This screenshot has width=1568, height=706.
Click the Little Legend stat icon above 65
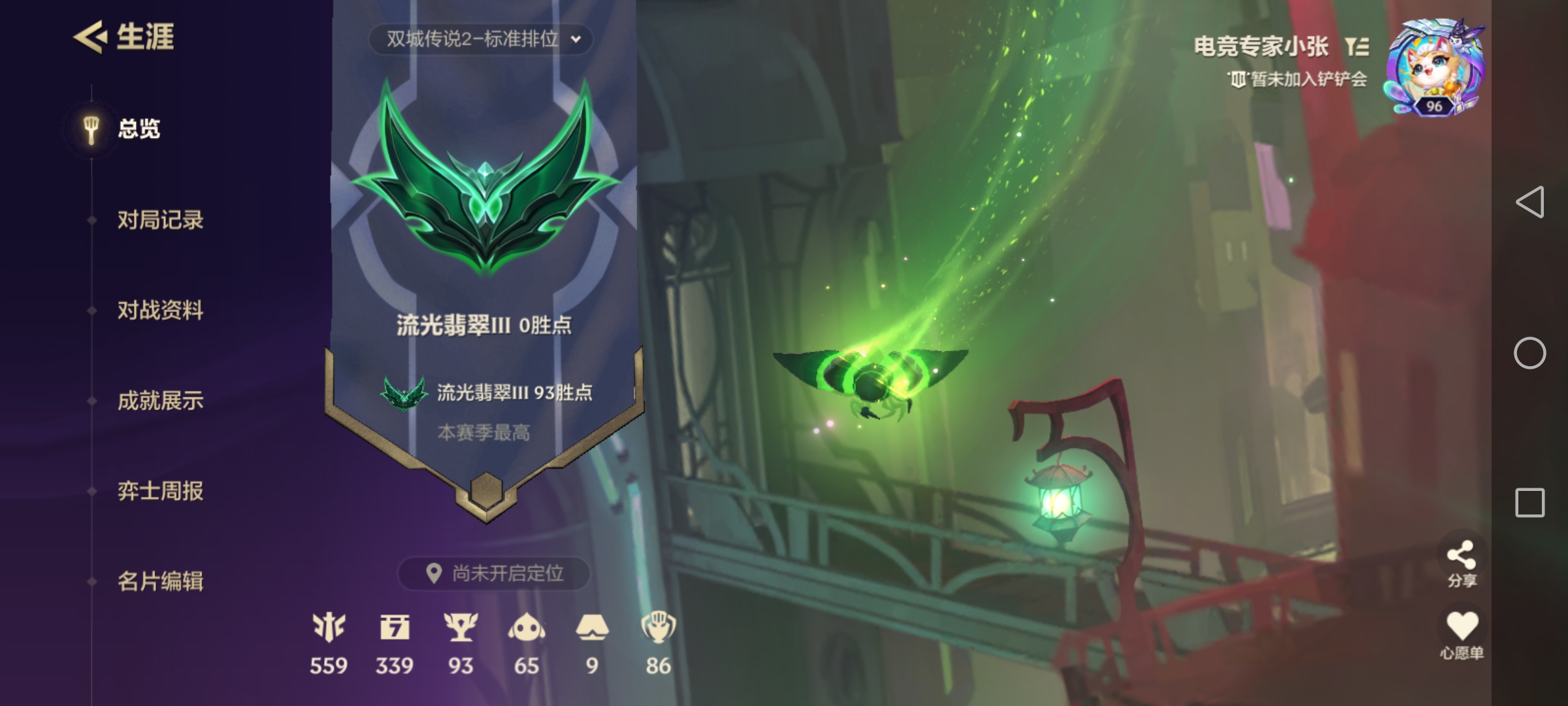click(x=528, y=626)
